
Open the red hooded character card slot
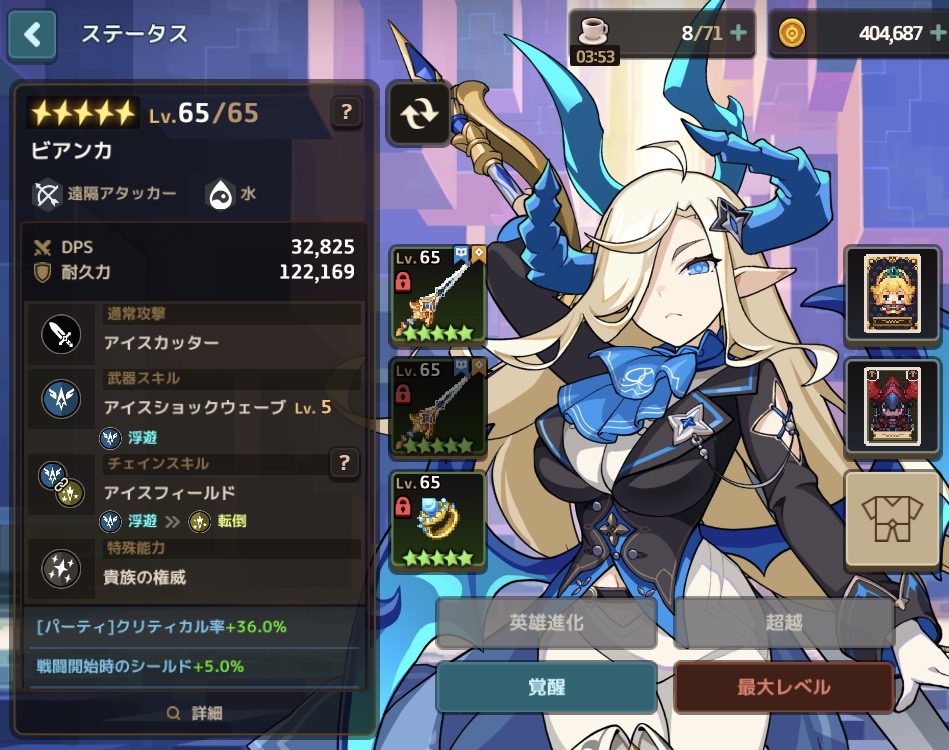(x=884, y=405)
